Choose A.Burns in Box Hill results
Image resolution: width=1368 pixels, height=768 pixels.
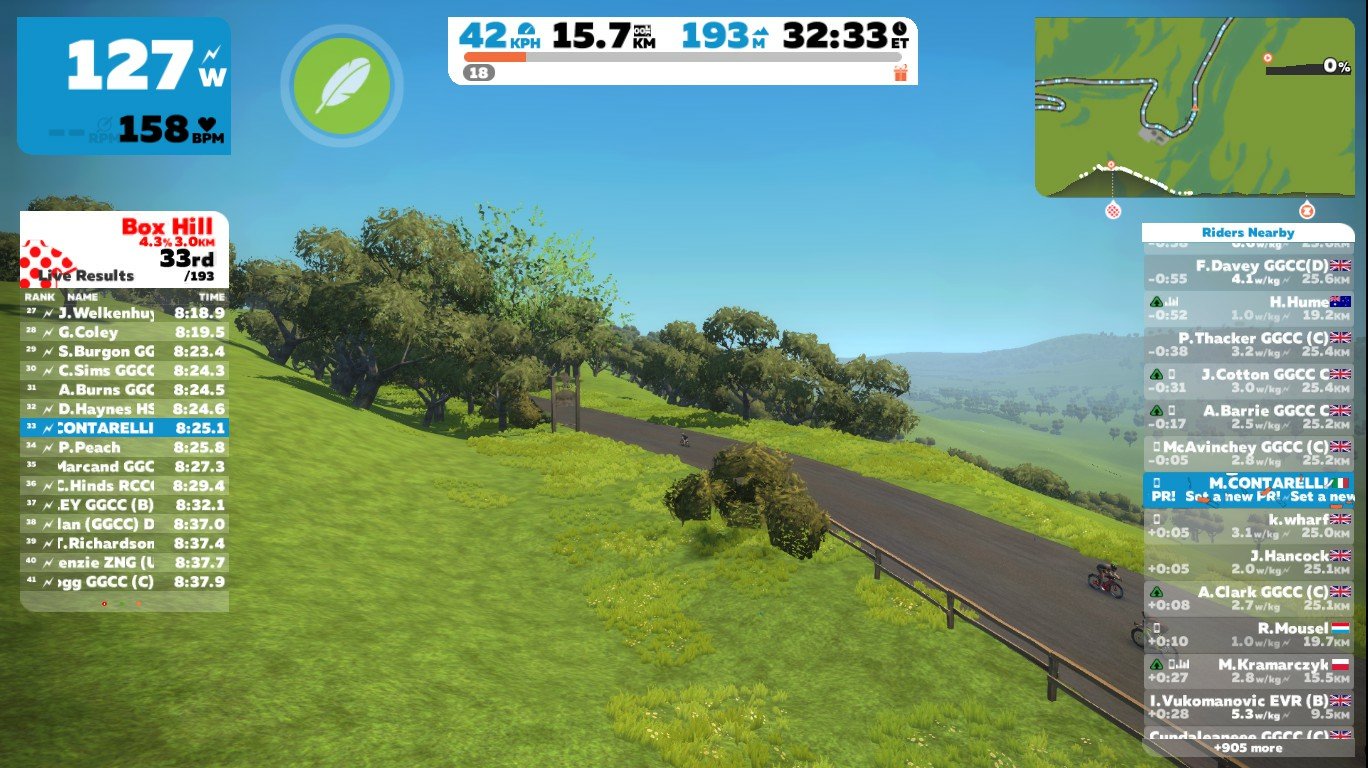pyautogui.click(x=124, y=390)
